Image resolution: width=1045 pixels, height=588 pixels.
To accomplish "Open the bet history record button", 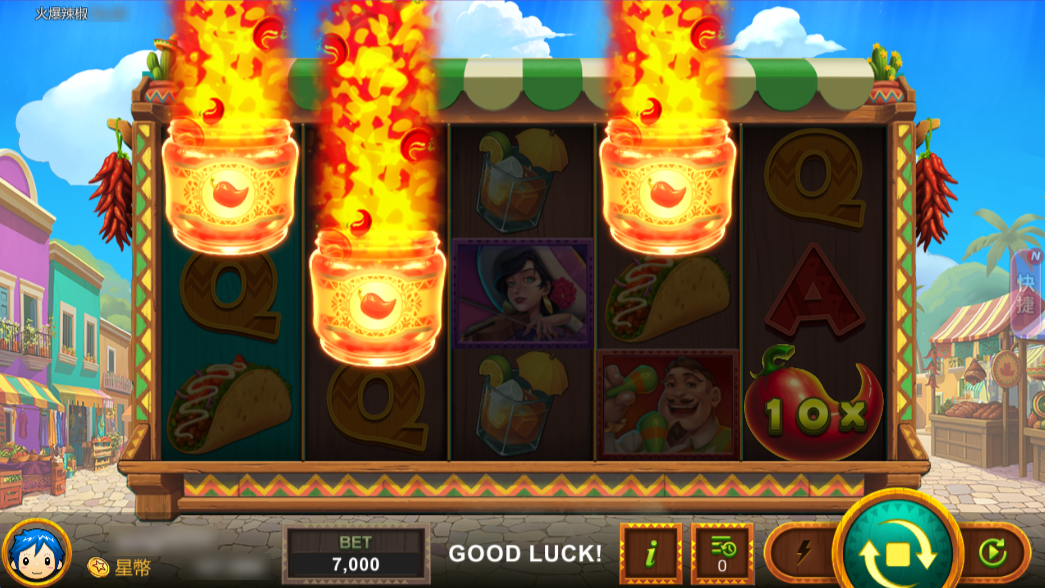I will [721, 553].
